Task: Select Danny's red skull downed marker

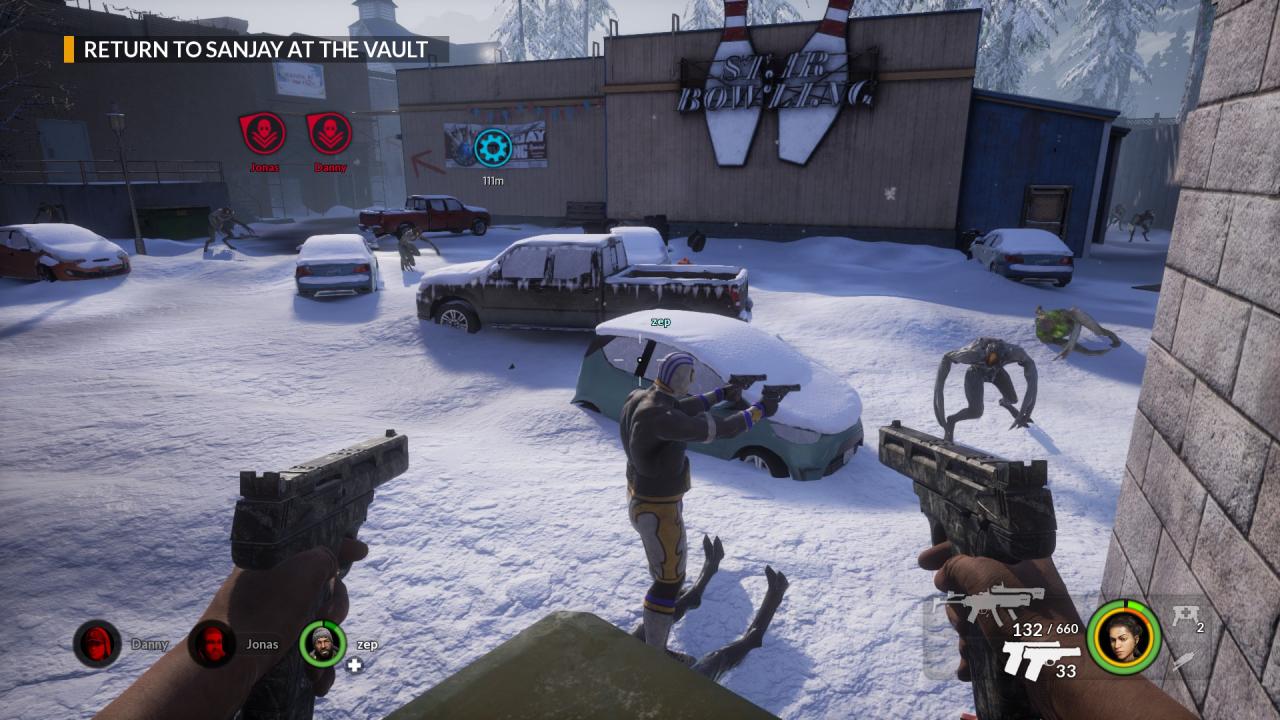Action: [x=329, y=134]
